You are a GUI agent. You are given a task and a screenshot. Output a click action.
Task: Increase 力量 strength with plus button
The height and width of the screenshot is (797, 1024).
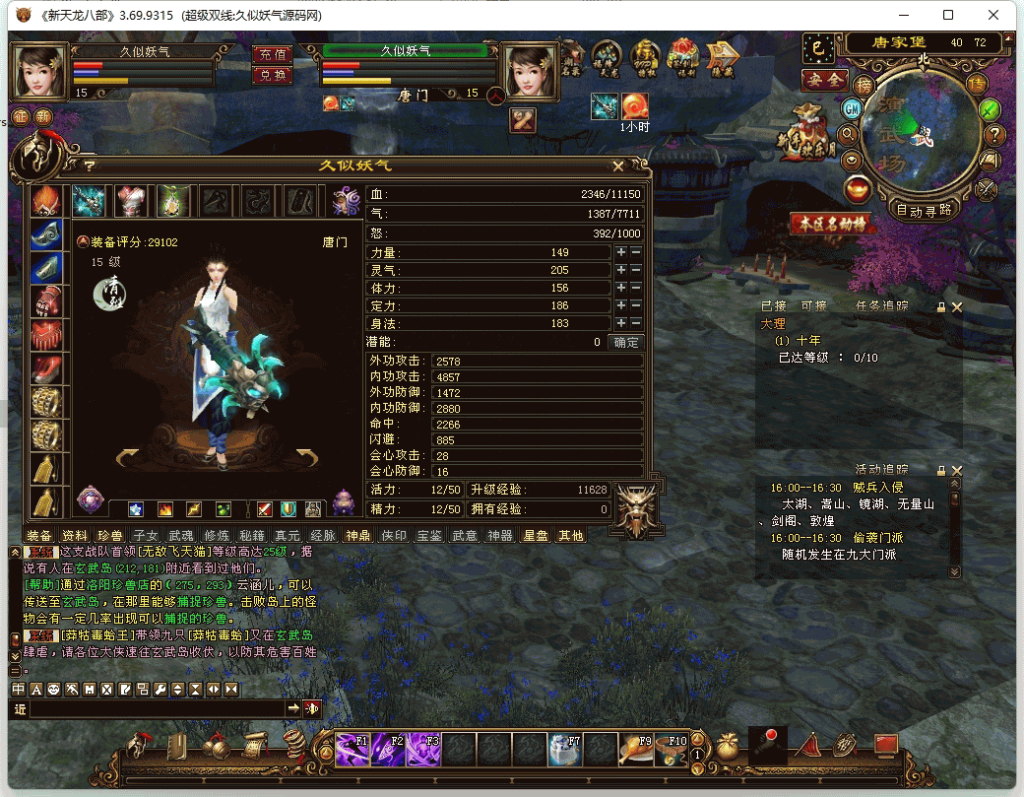coord(621,253)
